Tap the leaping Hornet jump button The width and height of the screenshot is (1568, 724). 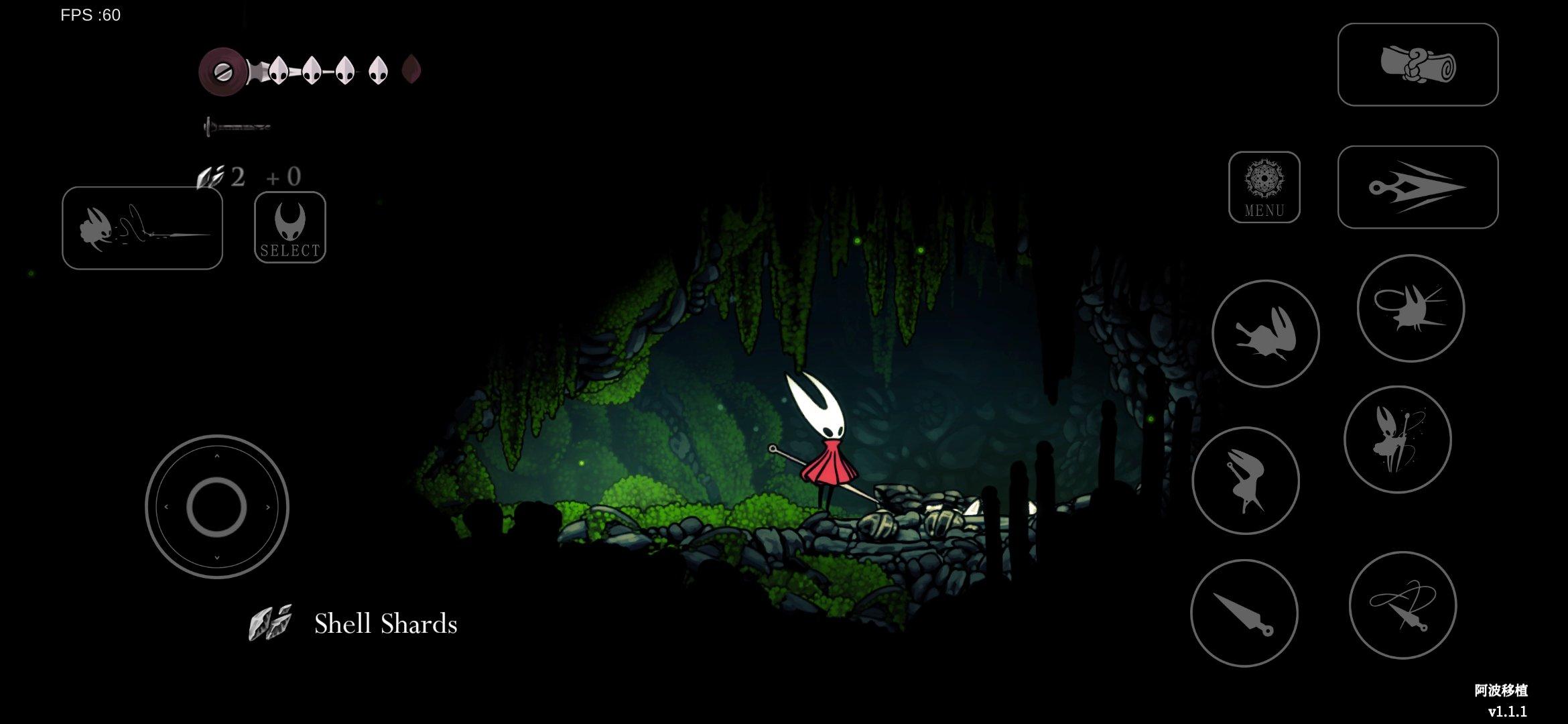click(x=1246, y=481)
